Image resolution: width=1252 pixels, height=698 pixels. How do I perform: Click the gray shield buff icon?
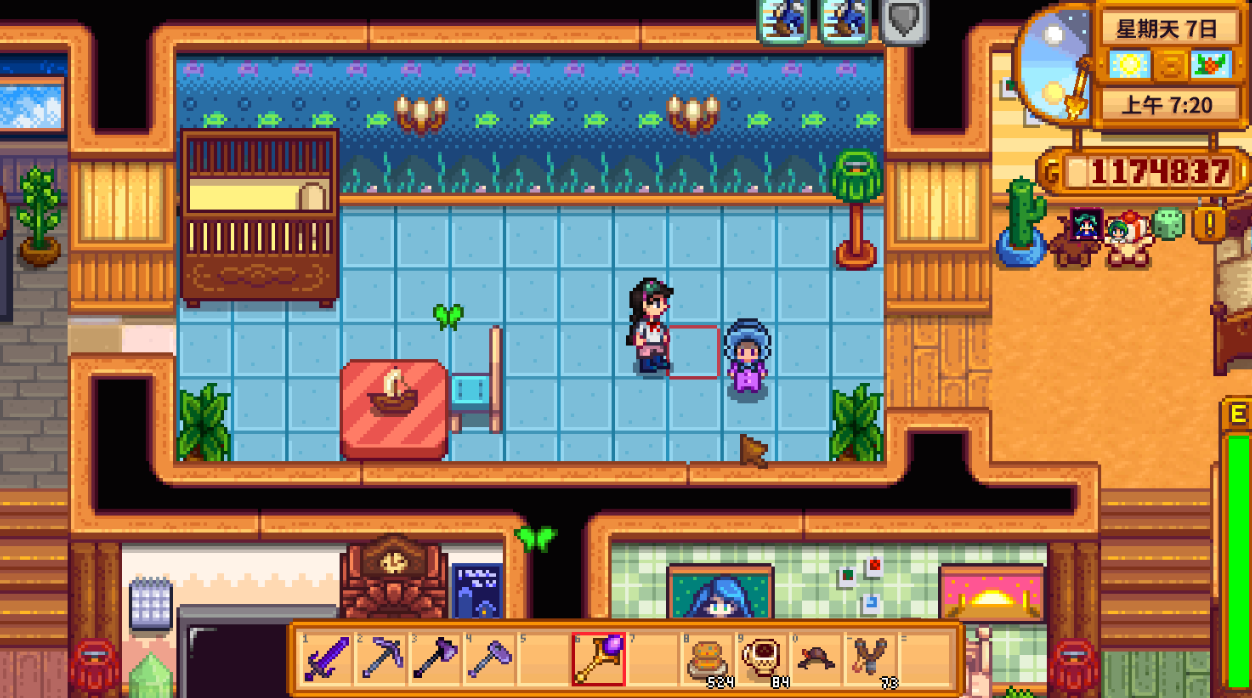pos(904,21)
